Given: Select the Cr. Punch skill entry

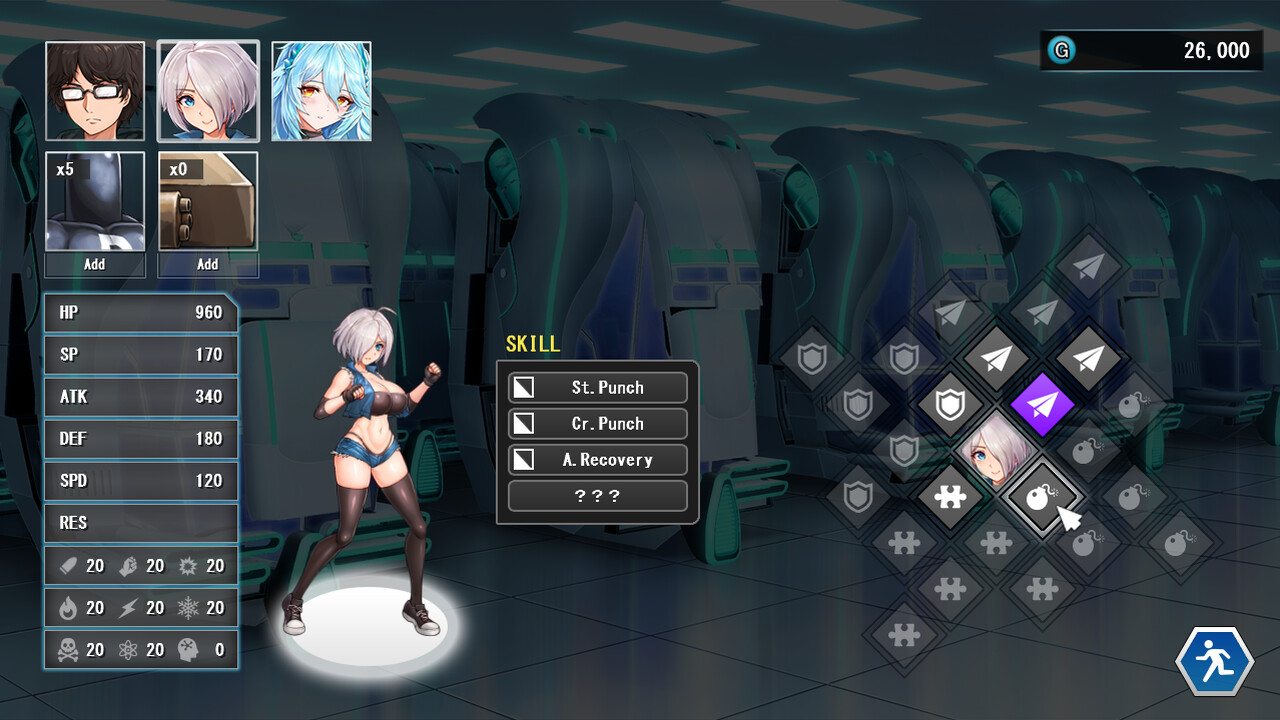Looking at the screenshot, I should (597, 423).
